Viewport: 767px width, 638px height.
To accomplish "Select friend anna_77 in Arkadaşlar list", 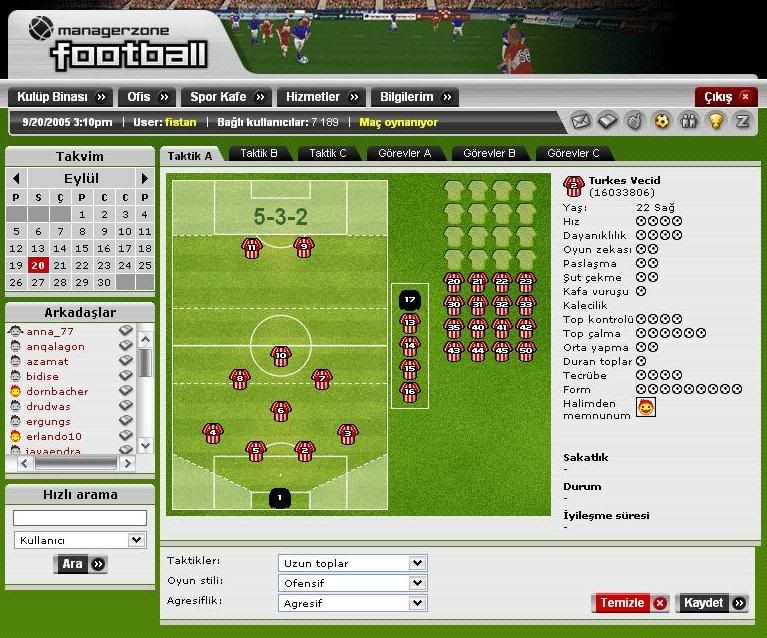I will (50, 331).
